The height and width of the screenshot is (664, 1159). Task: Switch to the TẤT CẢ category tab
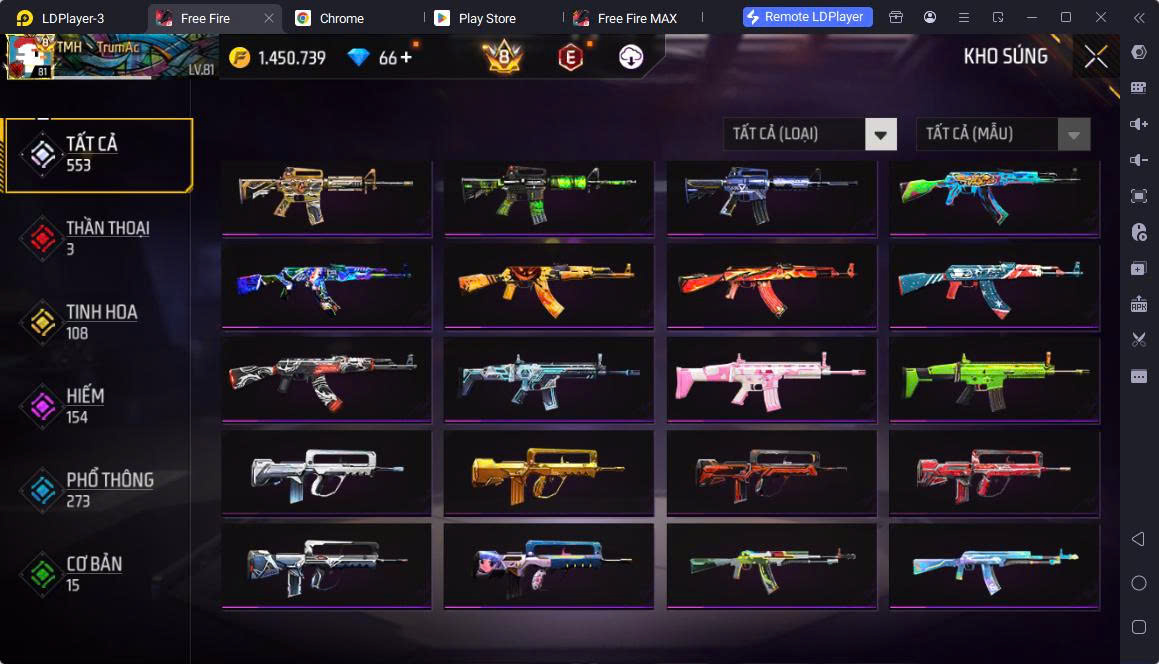click(x=98, y=154)
